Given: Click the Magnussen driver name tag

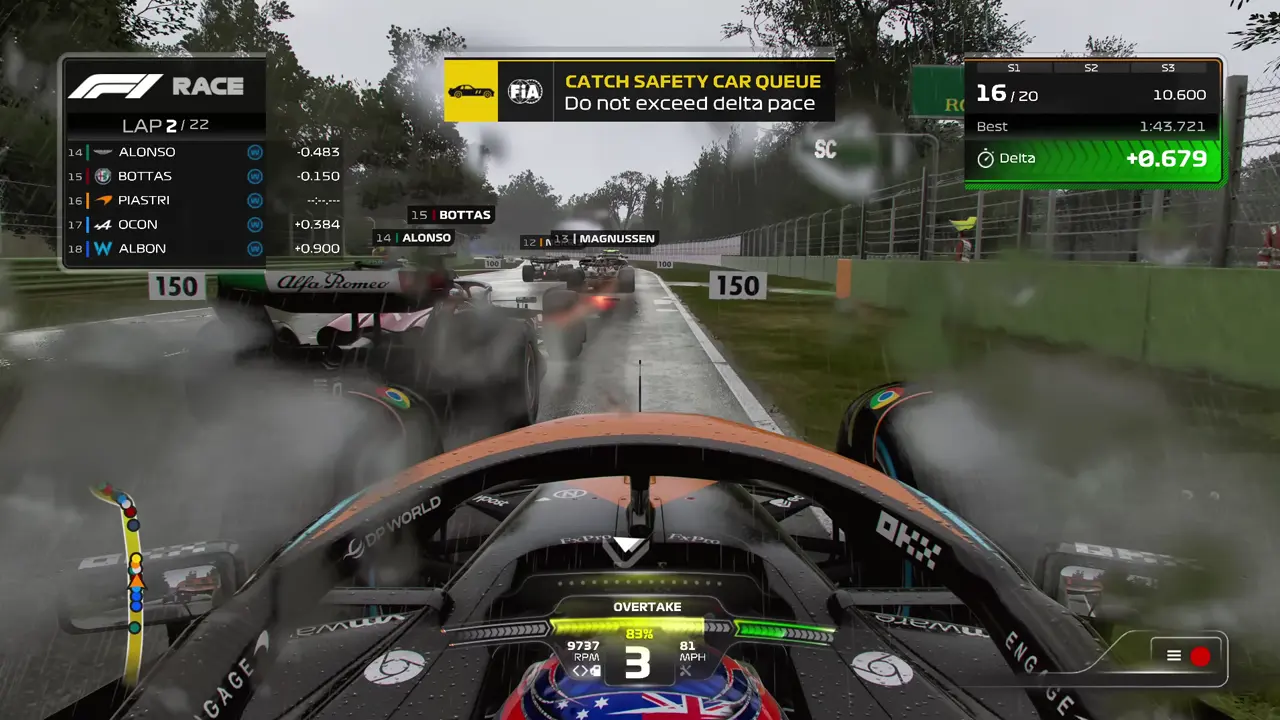Looking at the screenshot, I should coord(604,239).
